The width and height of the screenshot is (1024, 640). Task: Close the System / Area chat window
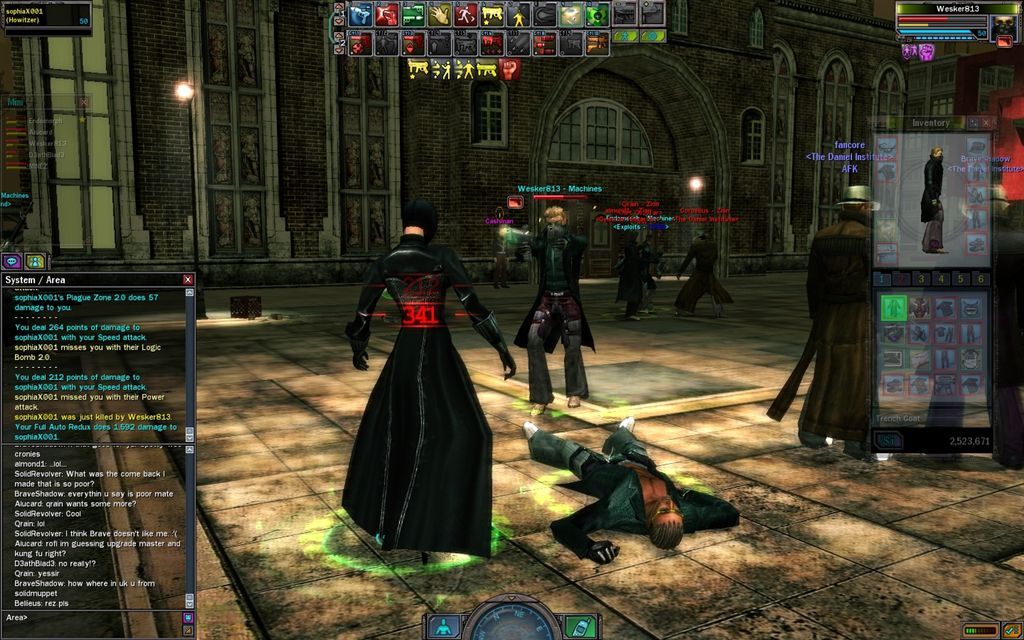(x=188, y=280)
